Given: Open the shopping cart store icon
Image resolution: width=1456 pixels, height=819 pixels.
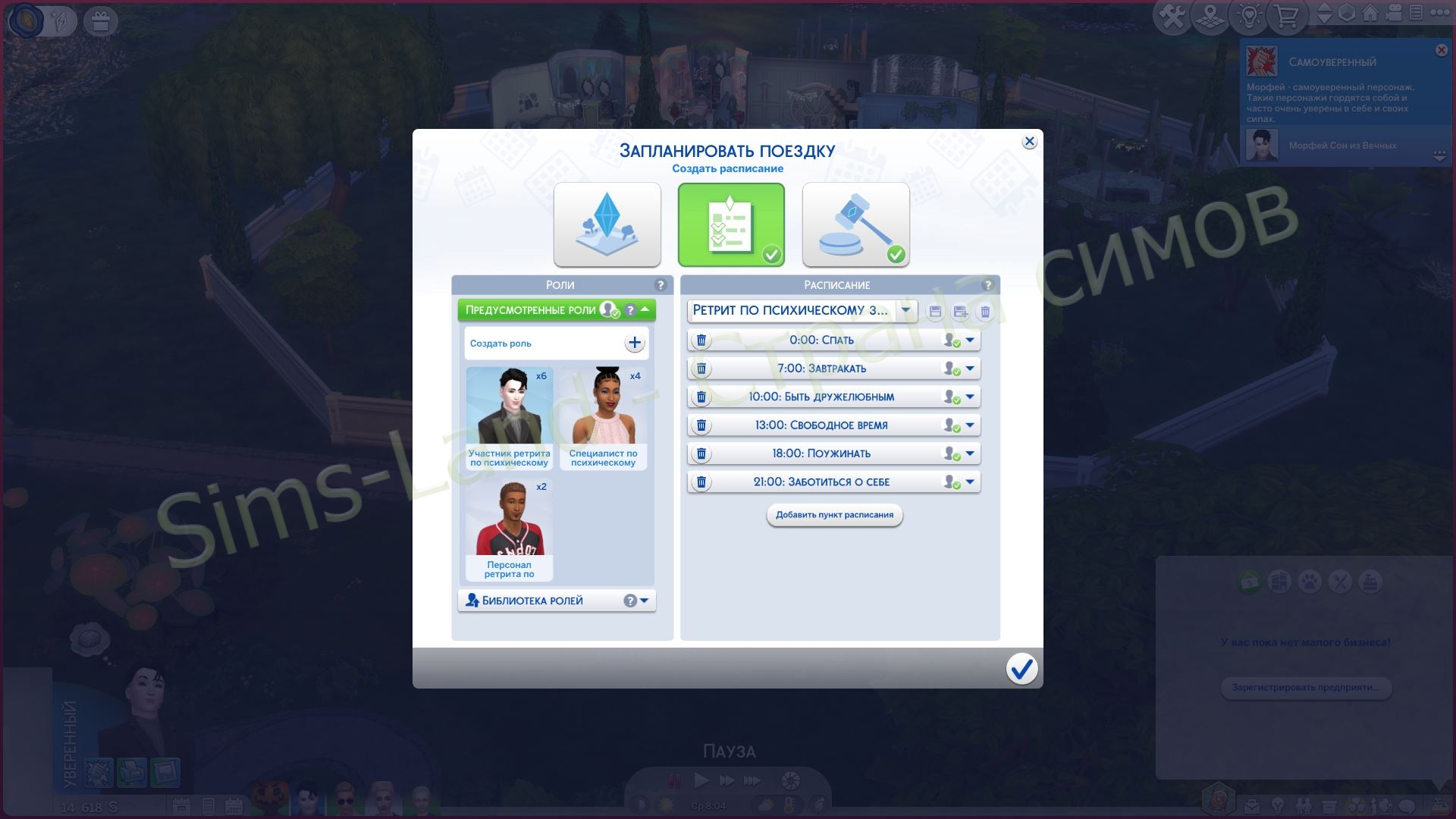Looking at the screenshot, I should pyautogui.click(x=1287, y=15).
